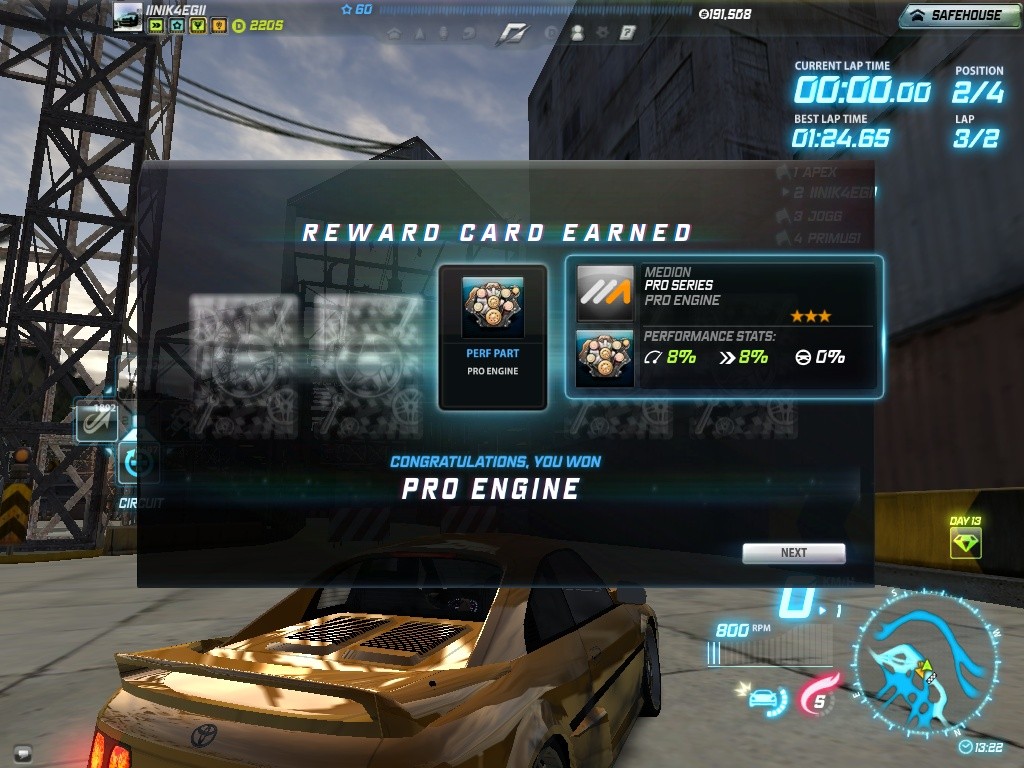
Task: Click the Need for Speed logo
Action: [512, 34]
